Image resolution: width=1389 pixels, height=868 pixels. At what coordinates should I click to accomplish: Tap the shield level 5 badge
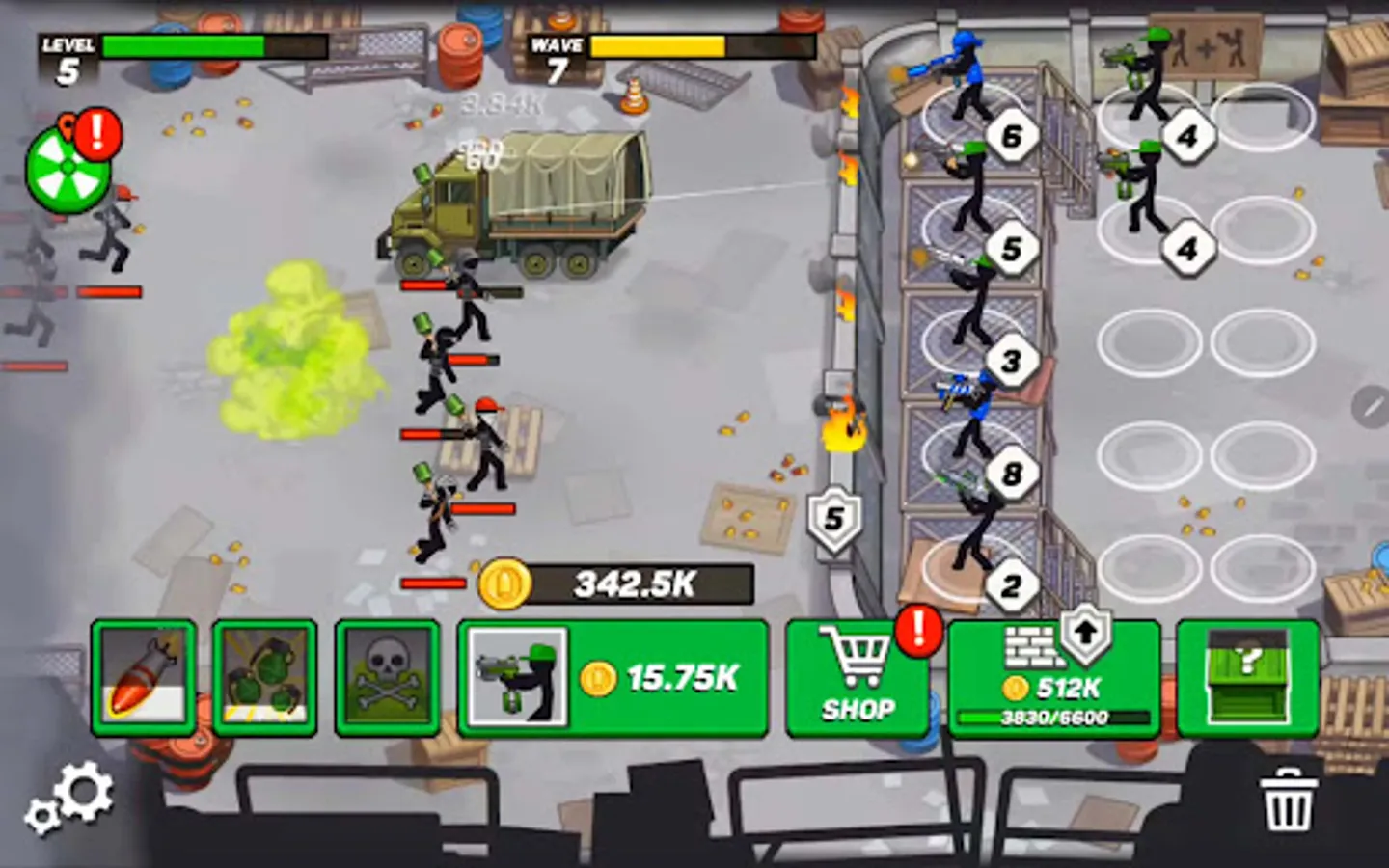(831, 518)
